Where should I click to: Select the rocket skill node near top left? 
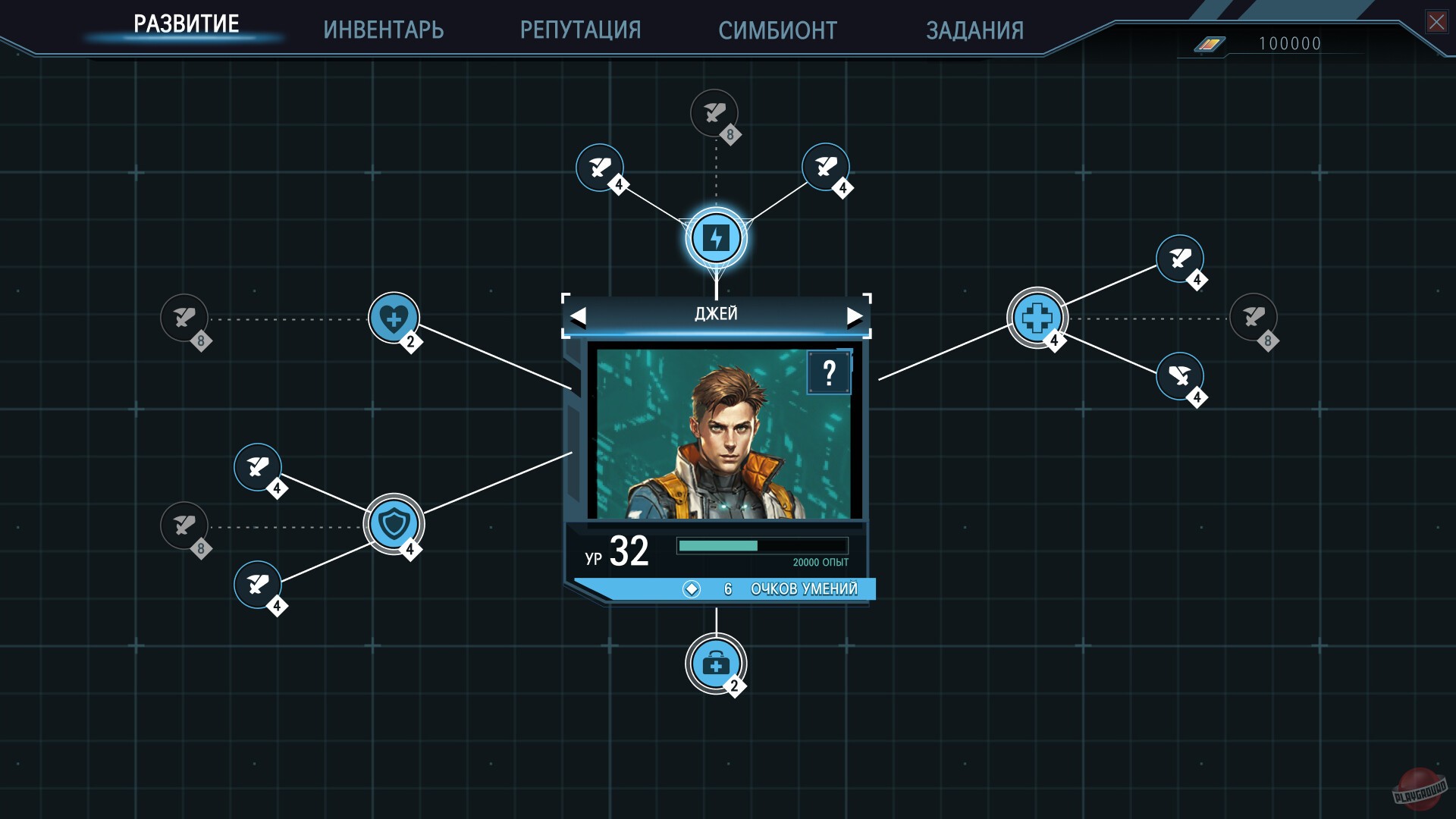tap(599, 167)
